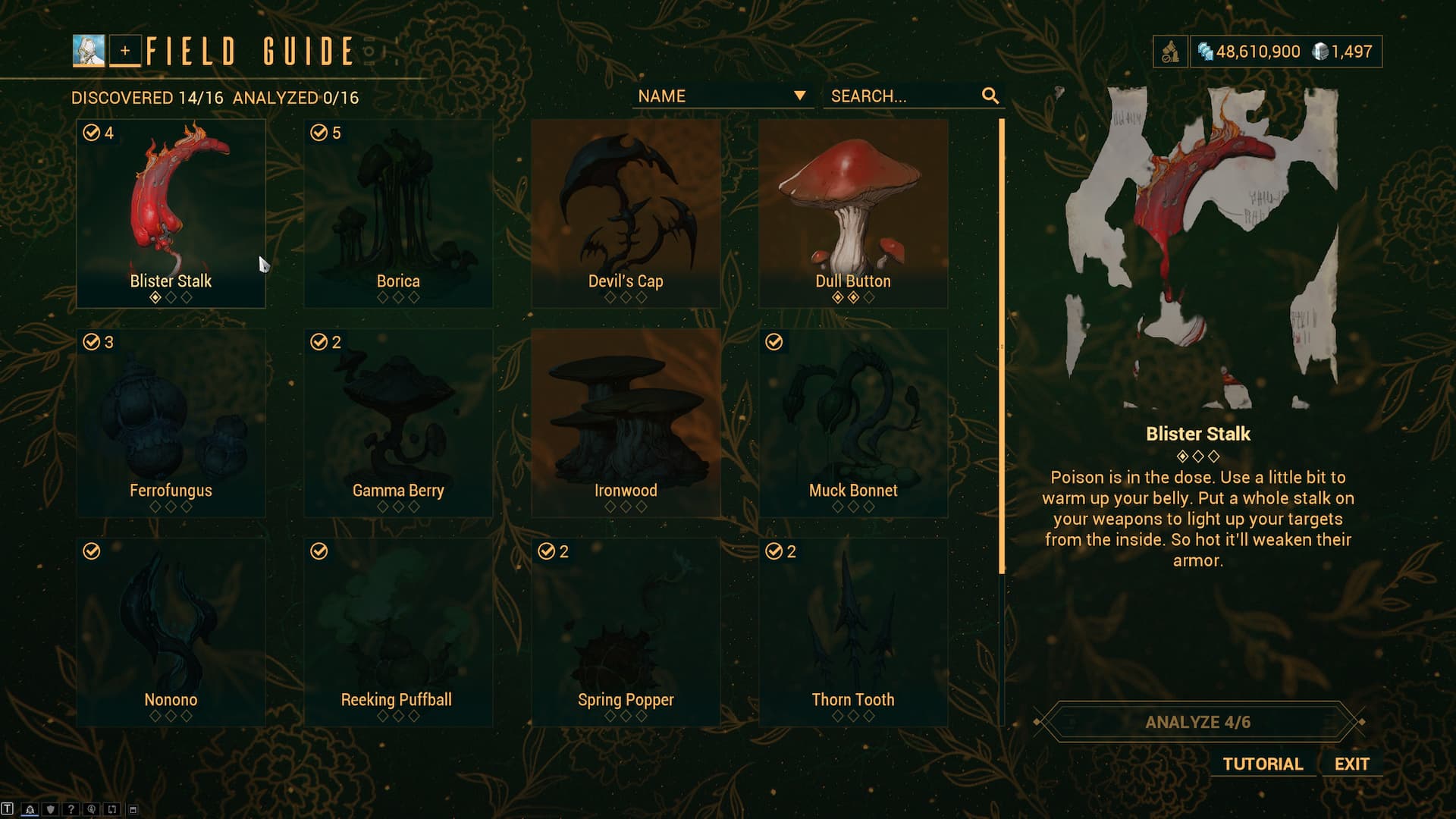Click the platinum currency balance
Image resolution: width=1456 pixels, height=819 pixels.
coord(1343,52)
